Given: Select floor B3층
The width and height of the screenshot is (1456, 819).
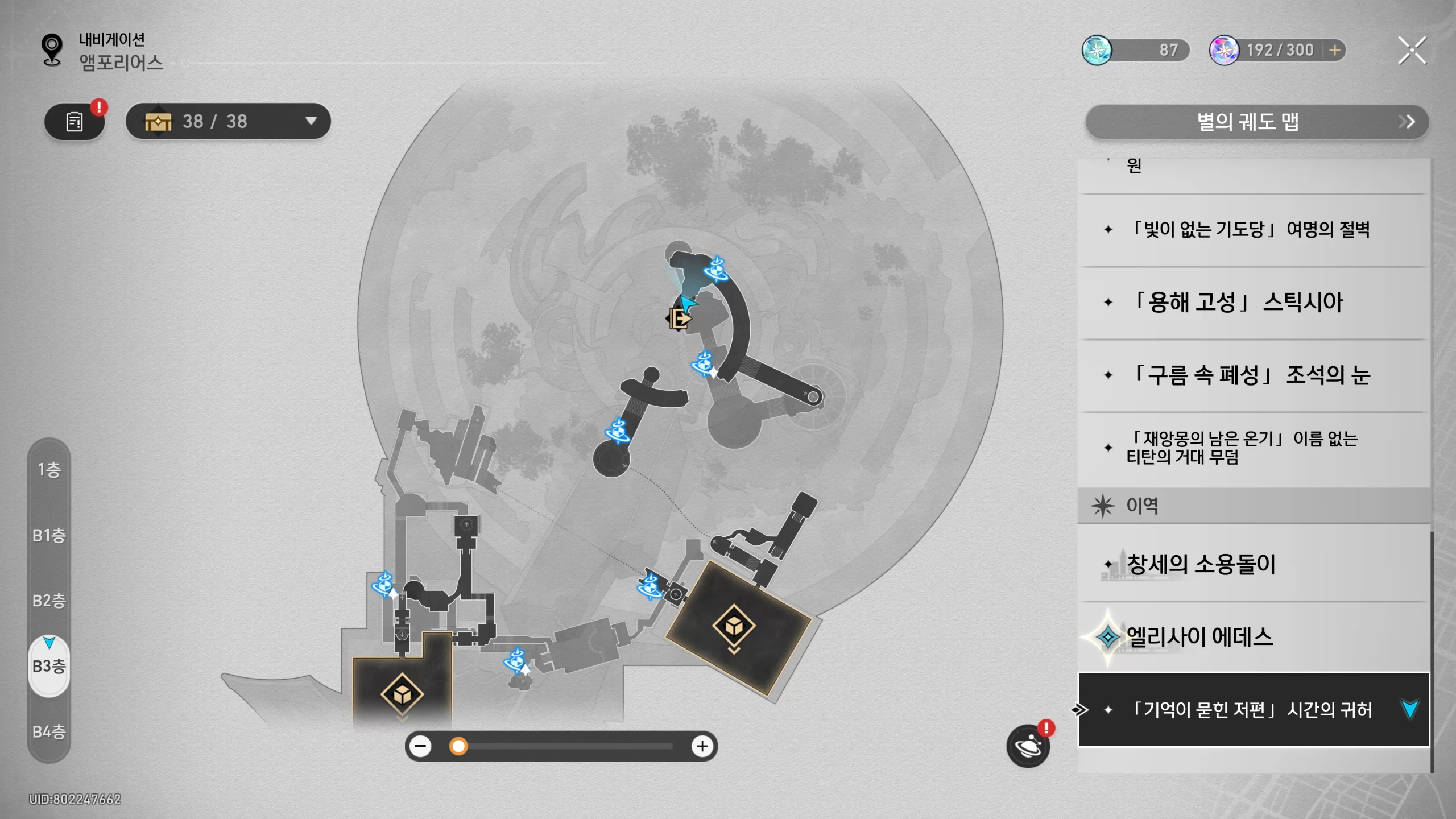Looking at the screenshot, I should (49, 666).
